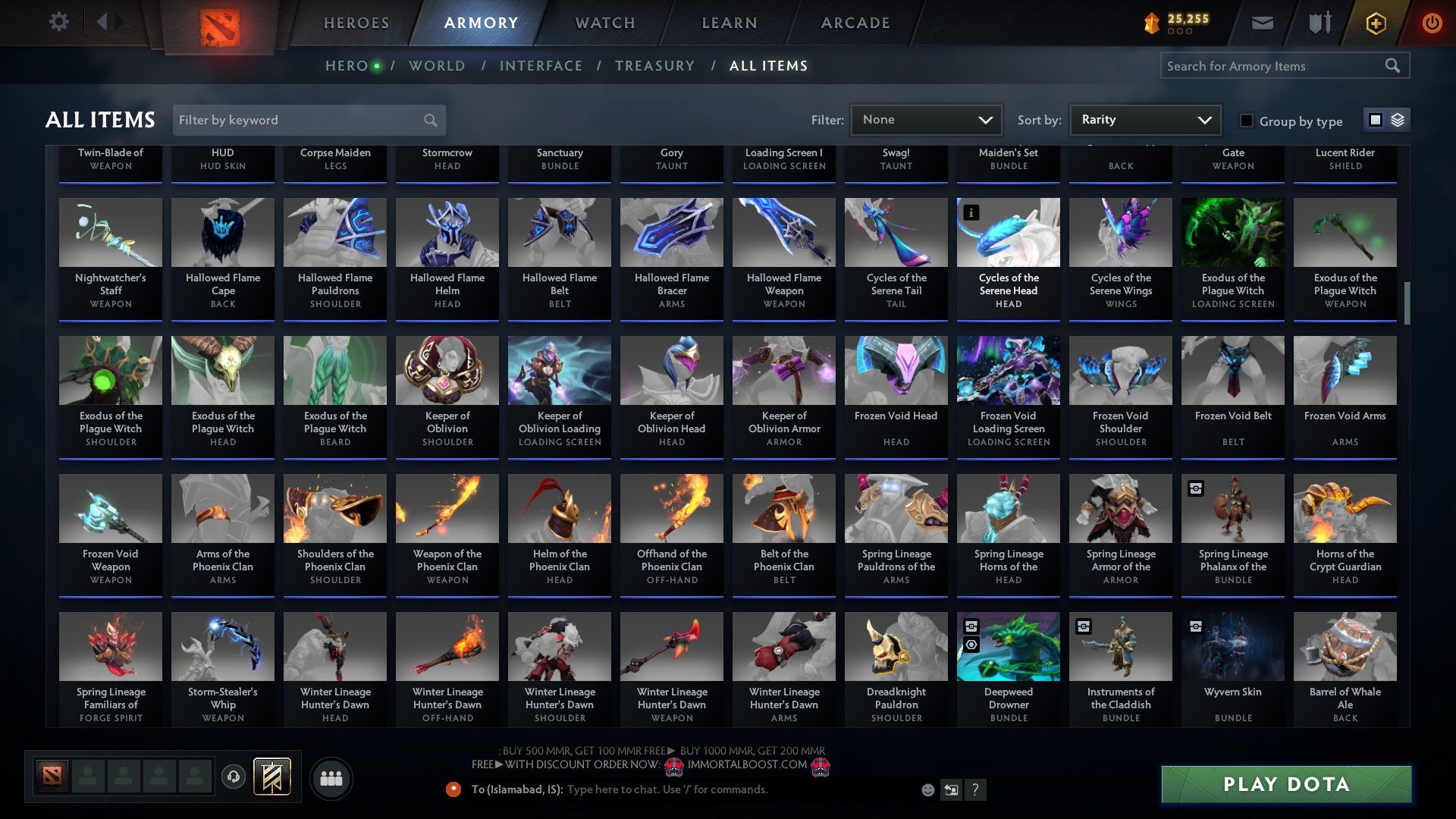
Task: Click the guild banner icon
Action: (x=271, y=777)
